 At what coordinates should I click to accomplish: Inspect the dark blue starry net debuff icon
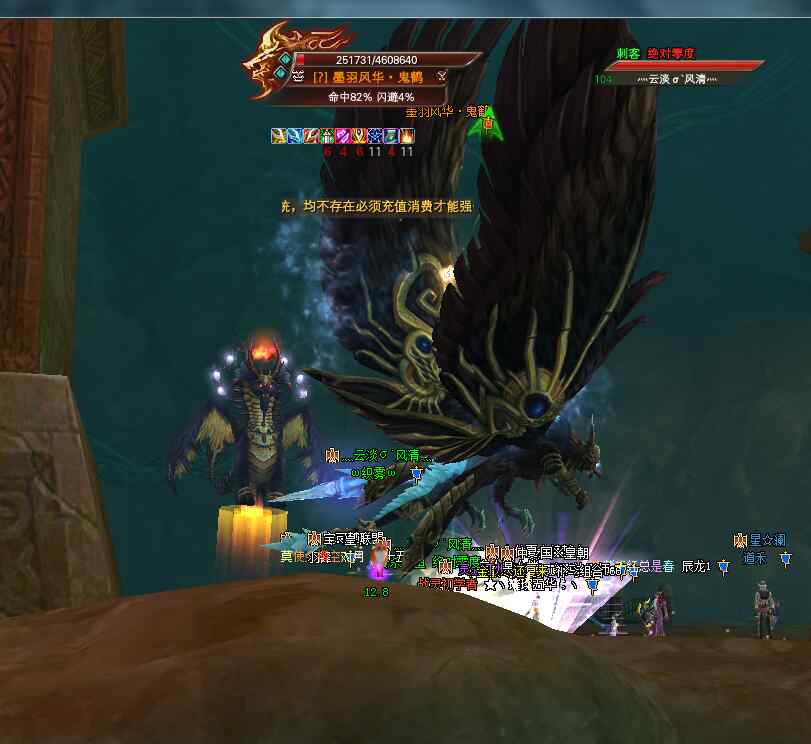[x=374, y=136]
